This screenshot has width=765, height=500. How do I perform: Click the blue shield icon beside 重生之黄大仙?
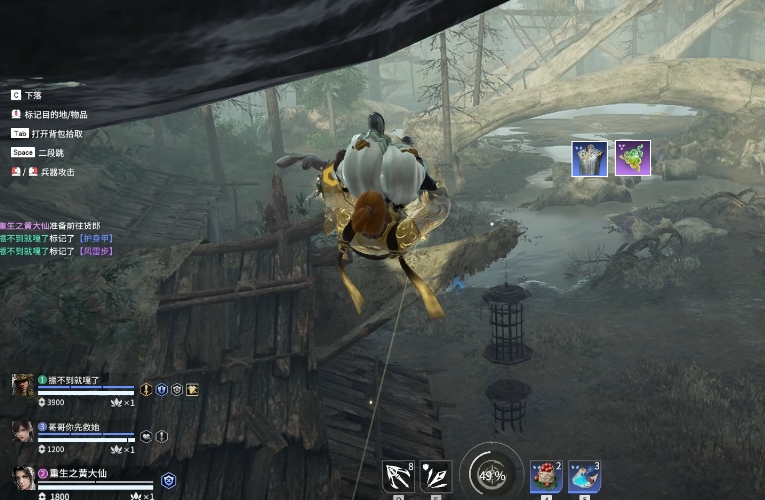(168, 480)
